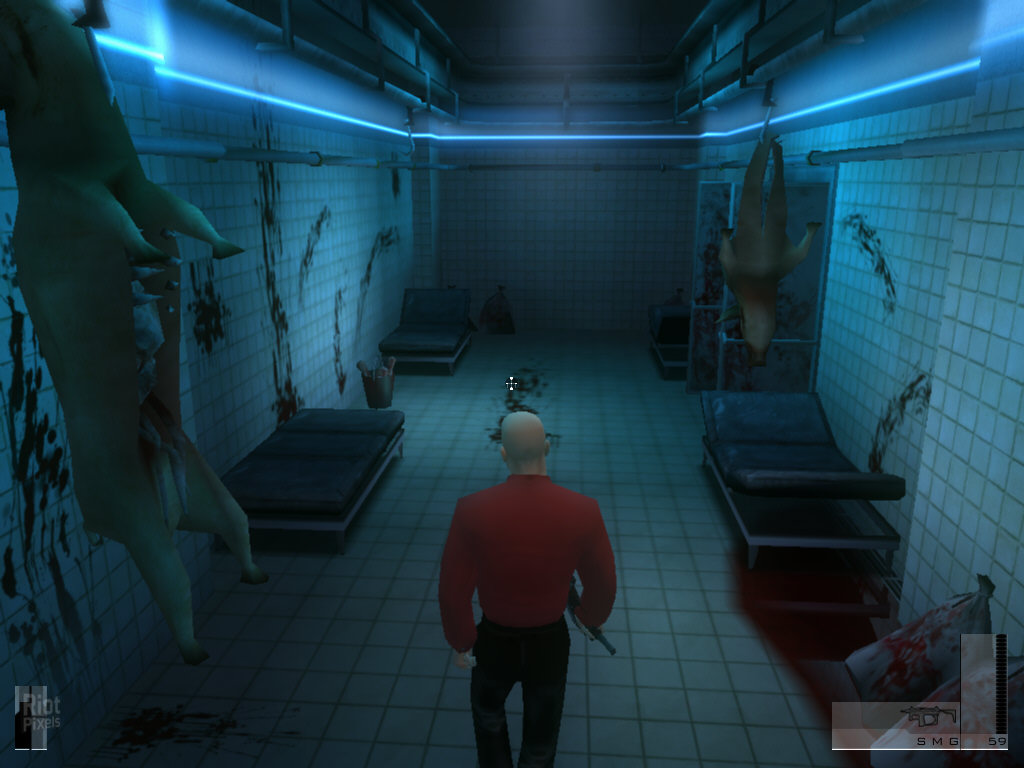Viewport: 1024px width, 768px height.
Task: Click the SMG weapon icon
Action: [929, 716]
